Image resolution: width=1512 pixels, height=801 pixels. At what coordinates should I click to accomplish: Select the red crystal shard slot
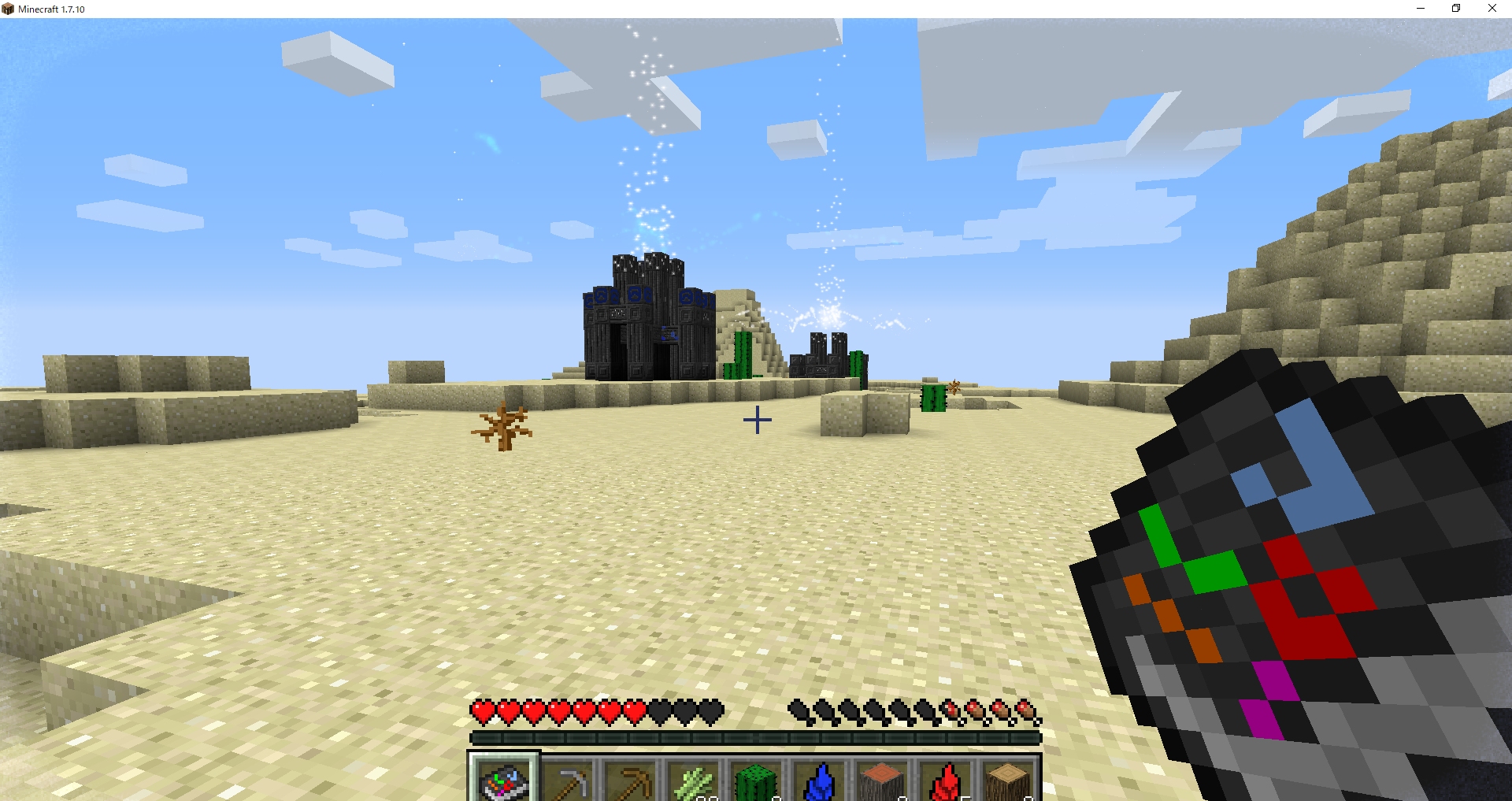945,781
